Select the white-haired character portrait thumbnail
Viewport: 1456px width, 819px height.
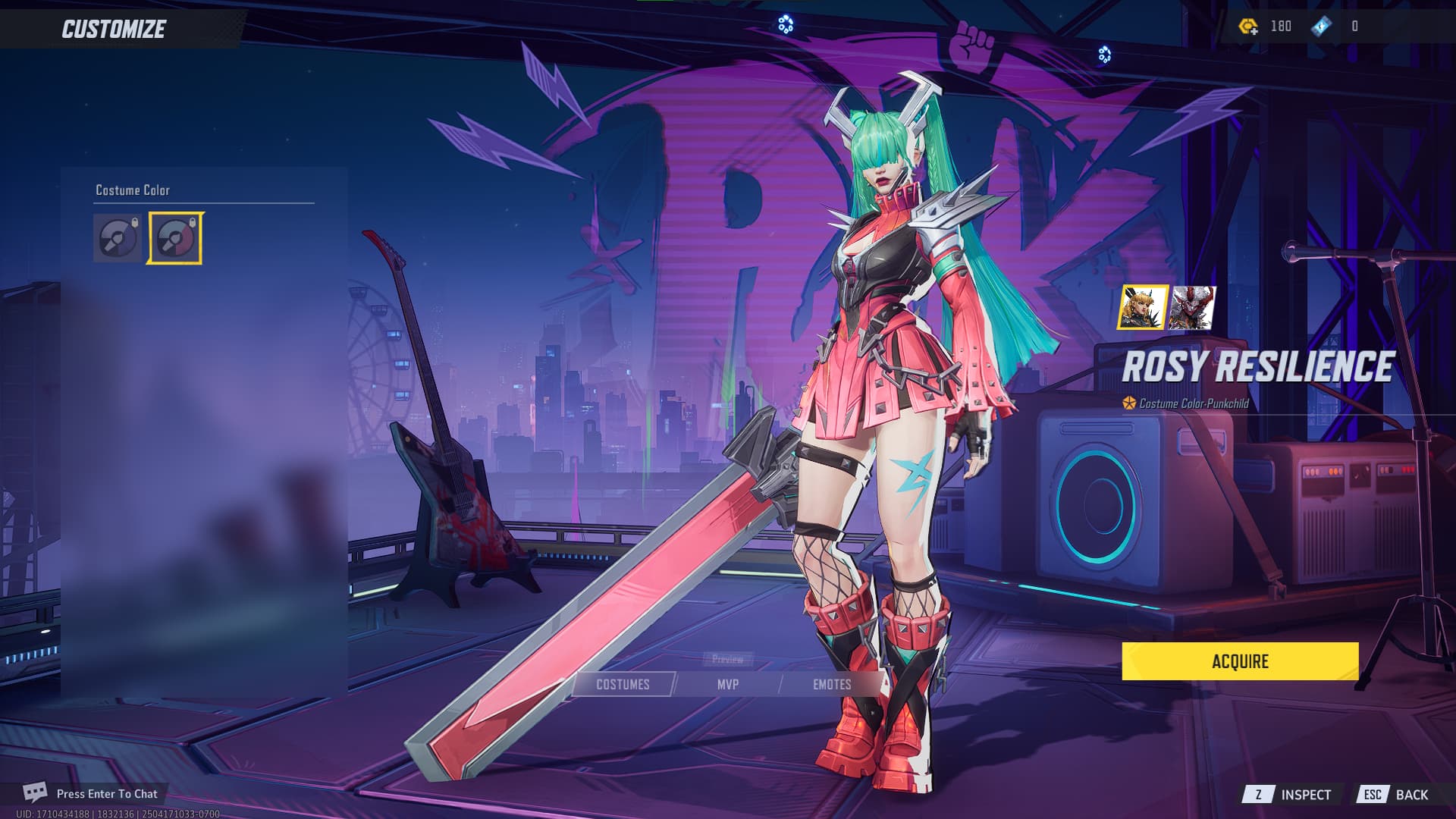1192,308
